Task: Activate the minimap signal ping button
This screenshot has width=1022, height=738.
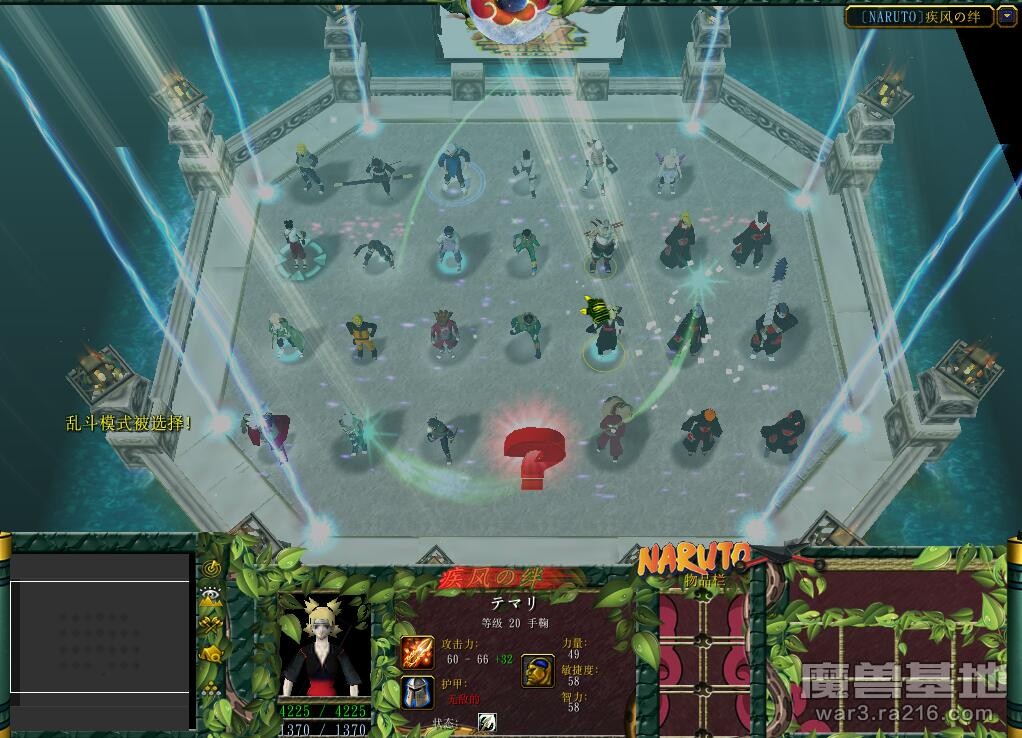Action: pyautogui.click(x=211, y=569)
